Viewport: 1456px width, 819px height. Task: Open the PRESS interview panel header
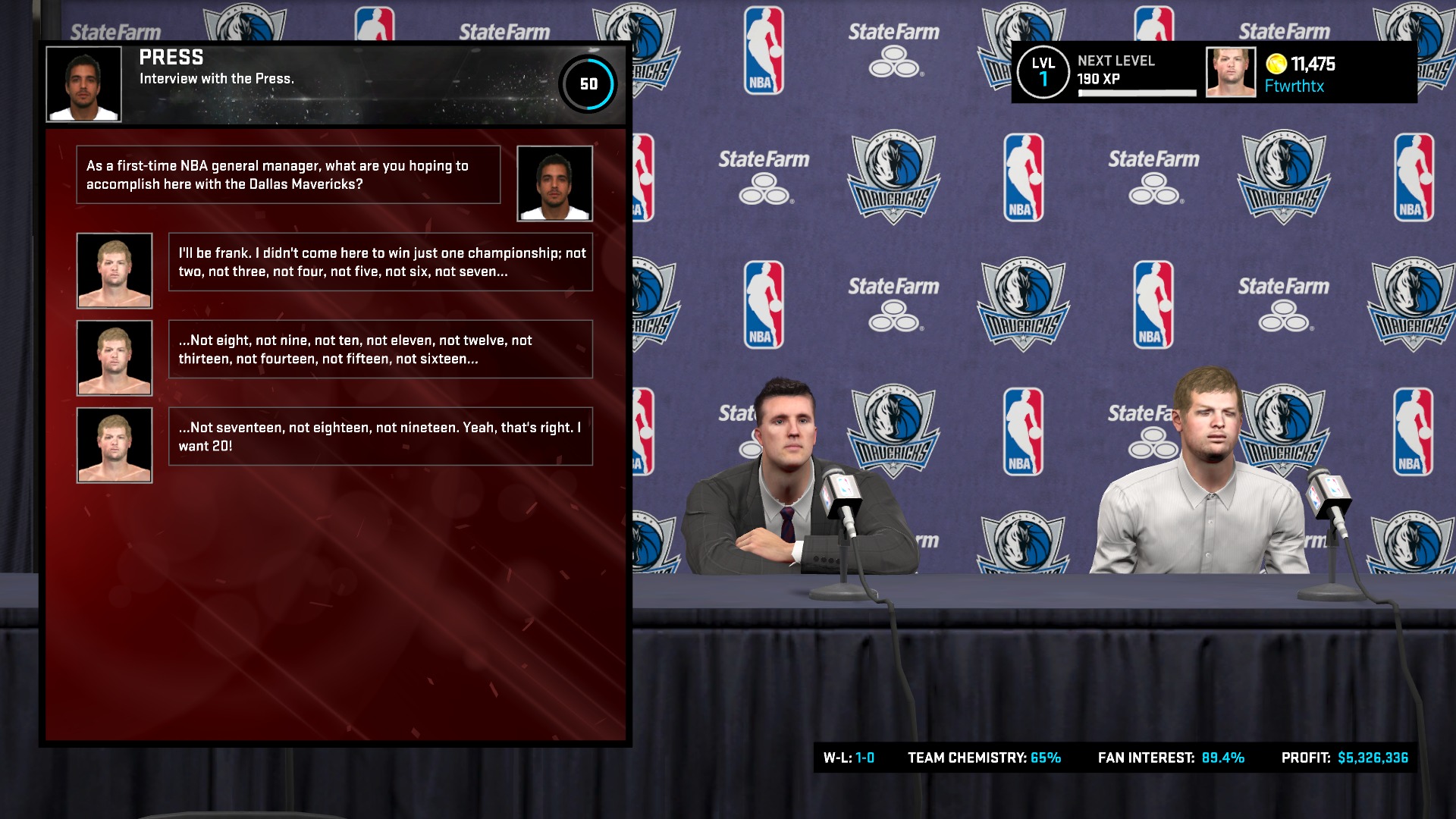(171, 57)
